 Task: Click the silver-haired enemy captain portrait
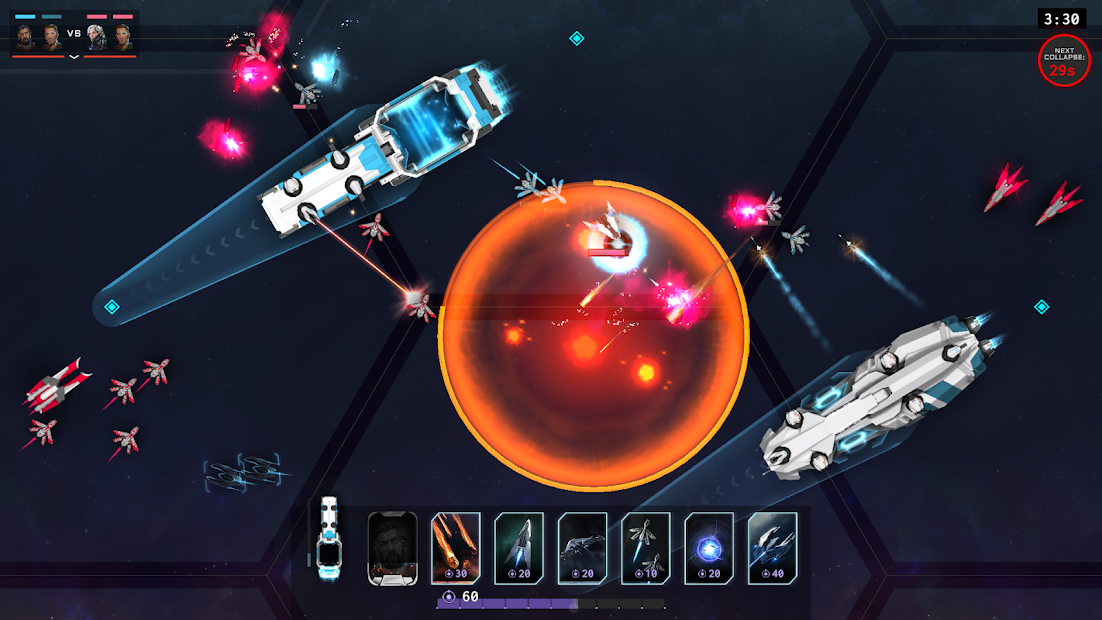[96, 37]
